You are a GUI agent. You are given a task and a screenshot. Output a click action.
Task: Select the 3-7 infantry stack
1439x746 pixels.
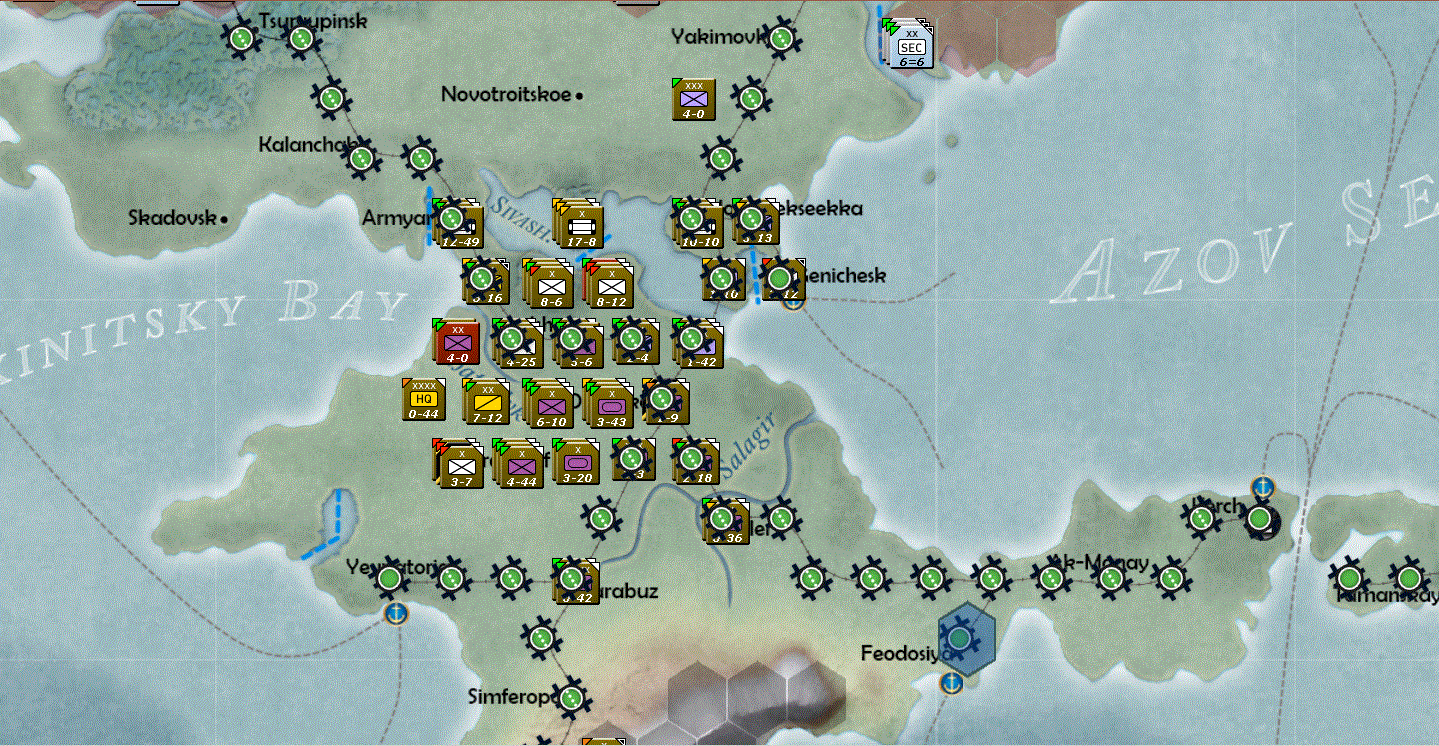pos(462,463)
